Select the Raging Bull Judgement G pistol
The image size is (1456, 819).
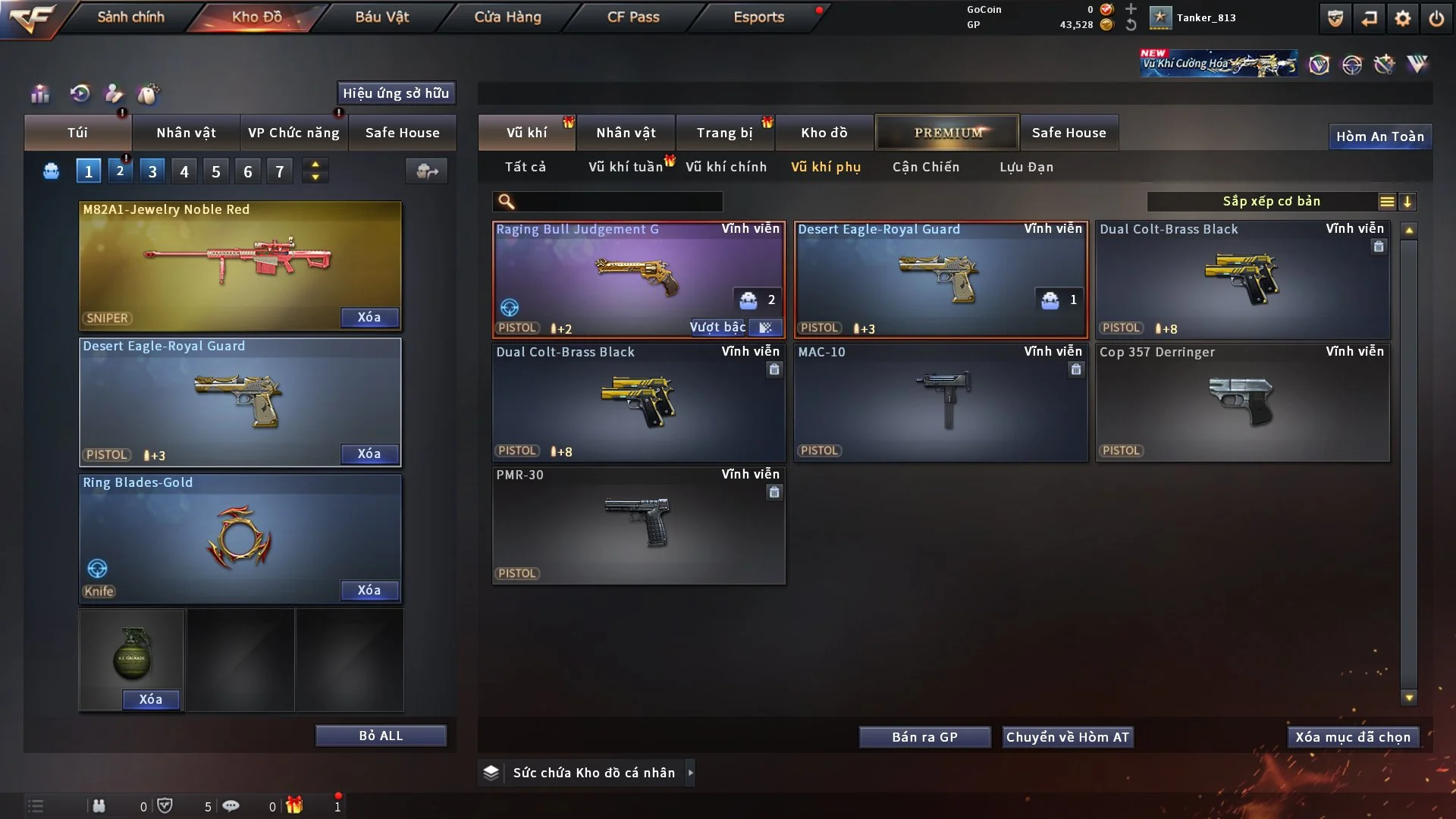click(637, 279)
